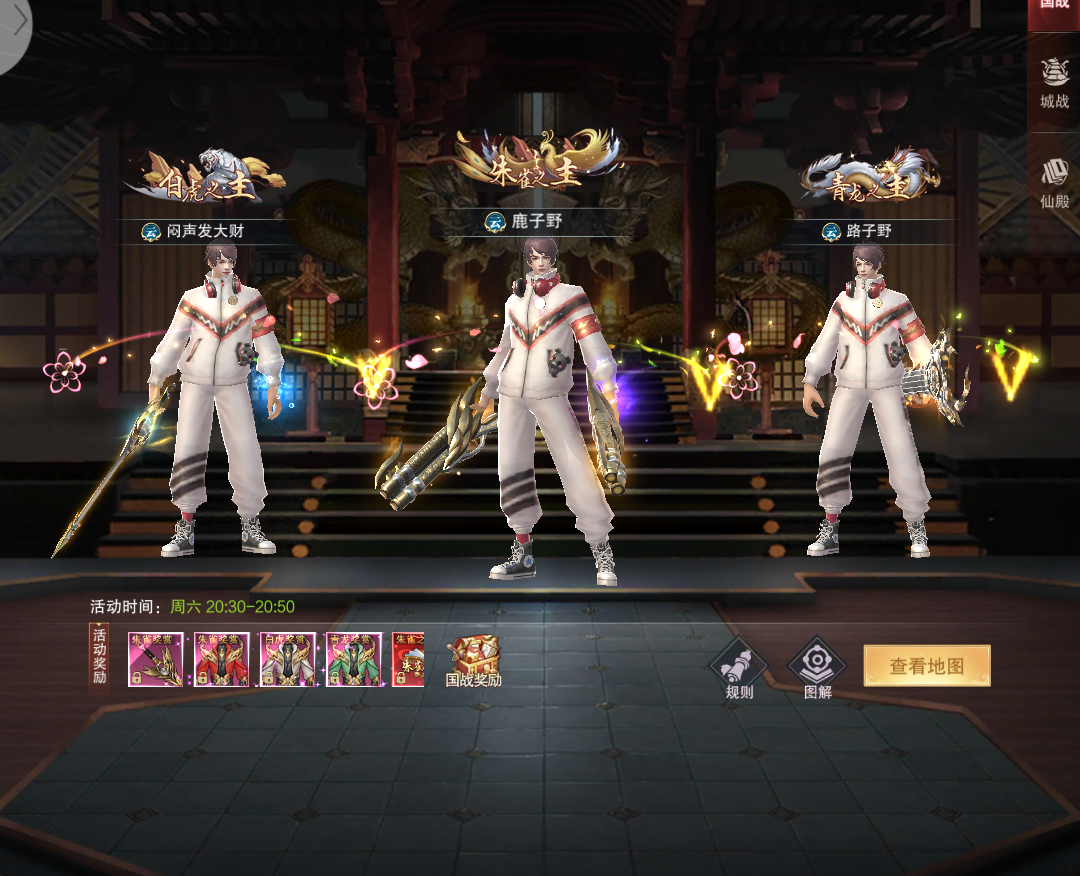Switch to the 仙殿 immortal hall tab
This screenshot has height=876, width=1080.
pos(1054,184)
